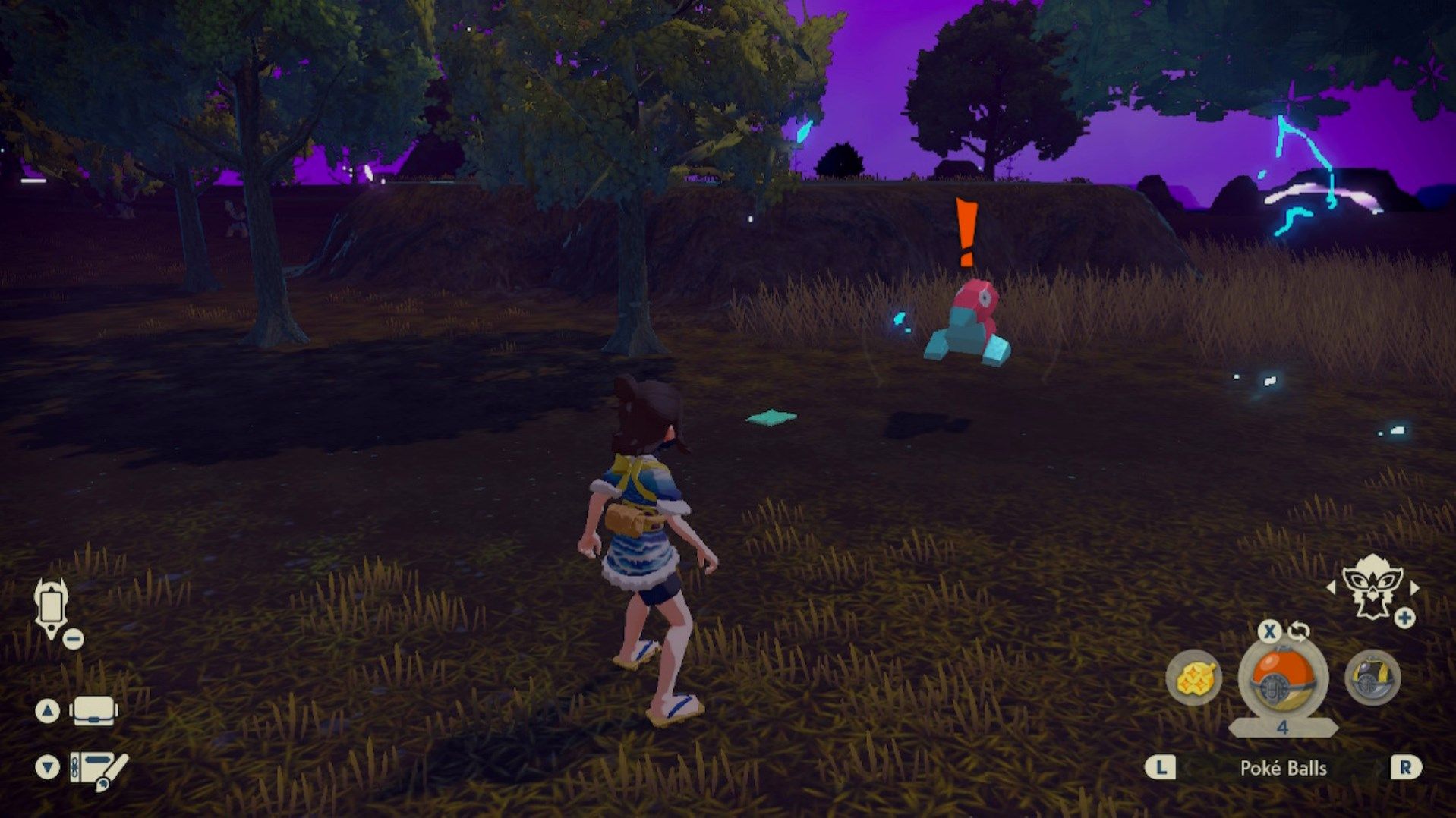Choose the black and yellow Ultra Ball slot
Image resolution: width=1456 pixels, height=818 pixels.
pos(1372,678)
